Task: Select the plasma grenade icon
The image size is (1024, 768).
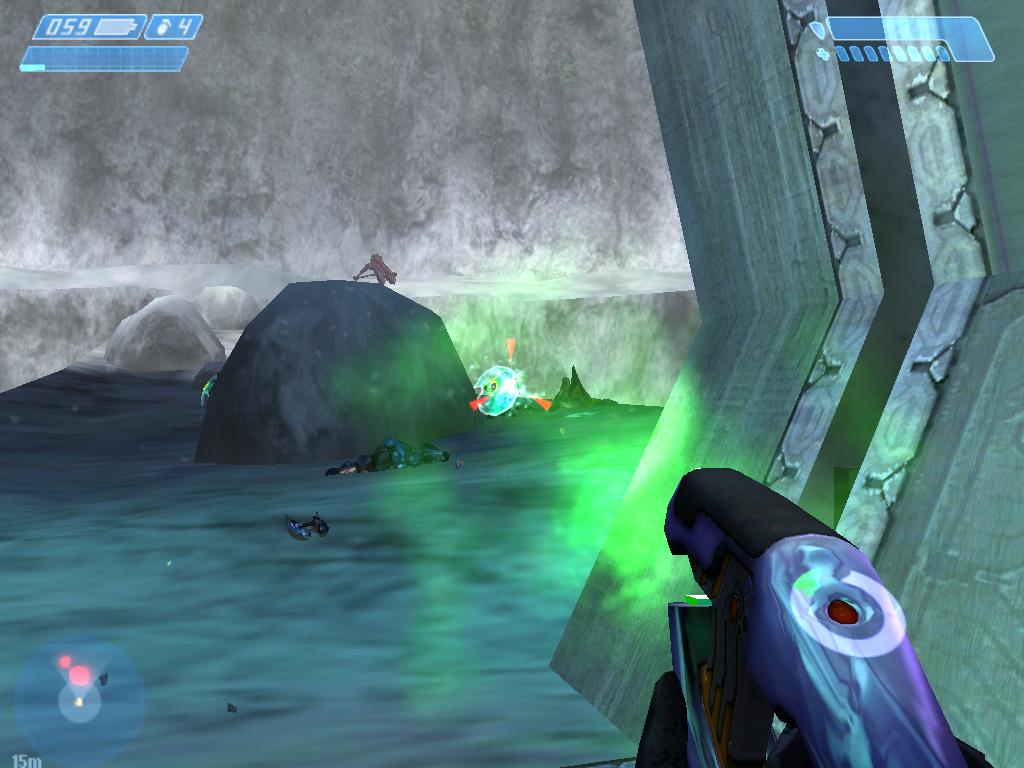Action: pyautogui.click(x=163, y=27)
